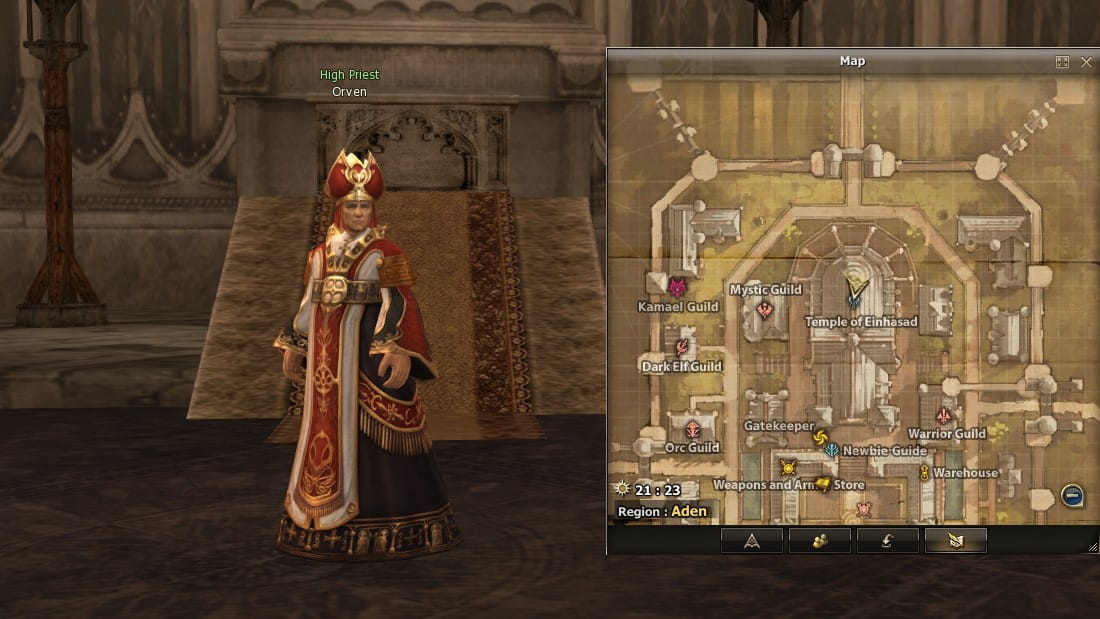
Task: Toggle the highlighted folded-map toolbar button
Action: coord(955,540)
